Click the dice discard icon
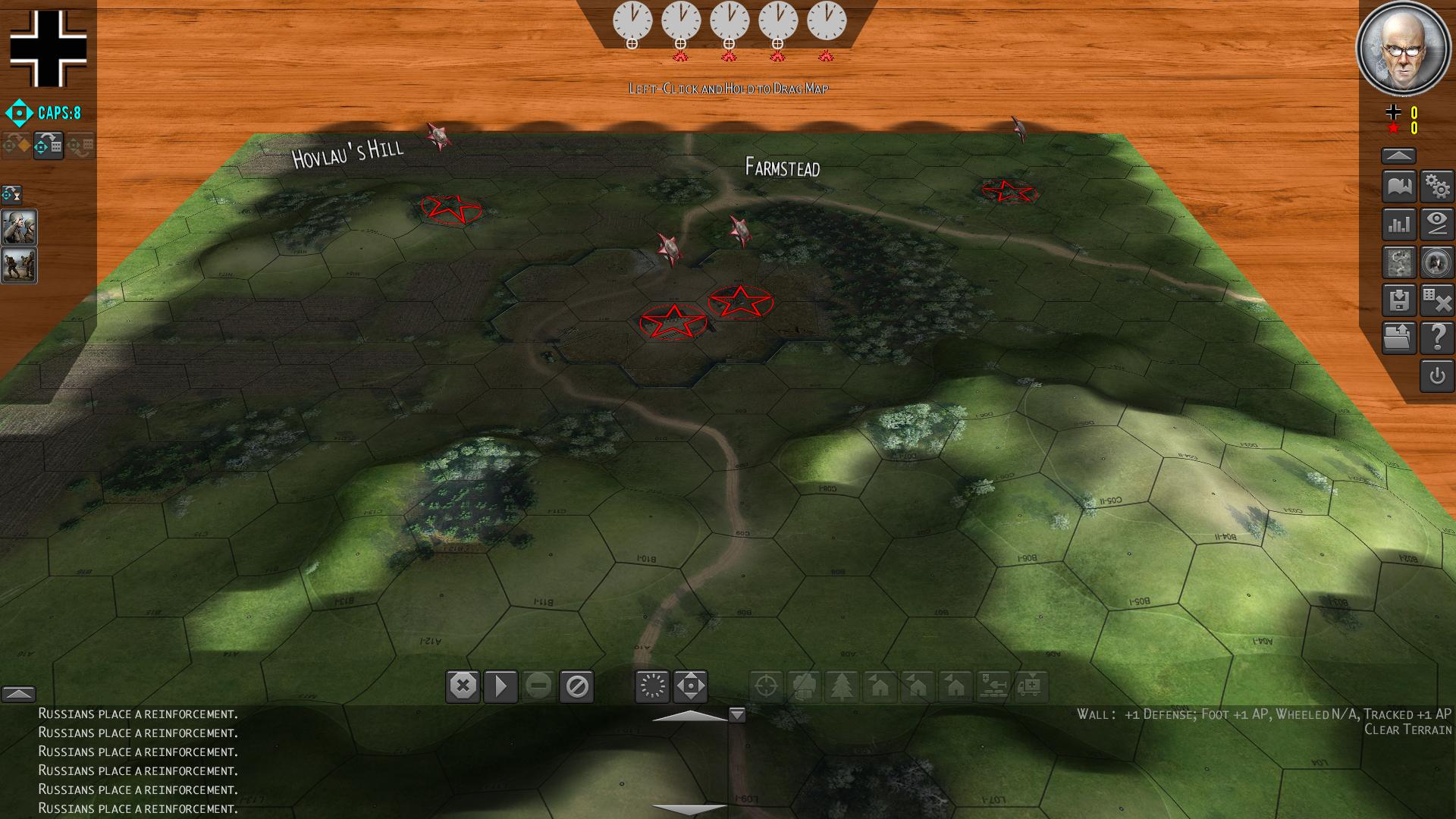Screen dimensions: 1456x819 click(1438, 300)
